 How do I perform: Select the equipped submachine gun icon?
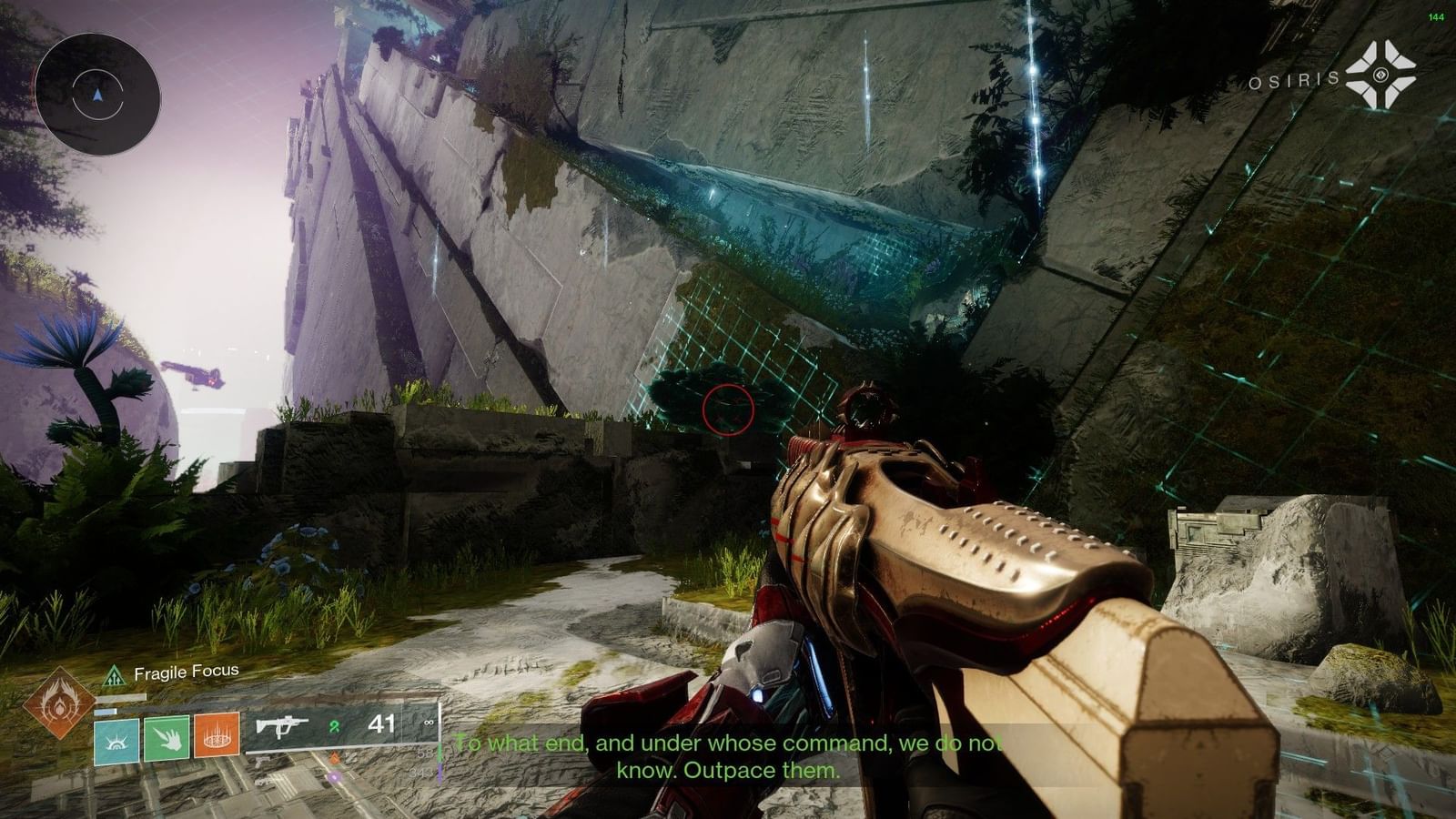284,727
